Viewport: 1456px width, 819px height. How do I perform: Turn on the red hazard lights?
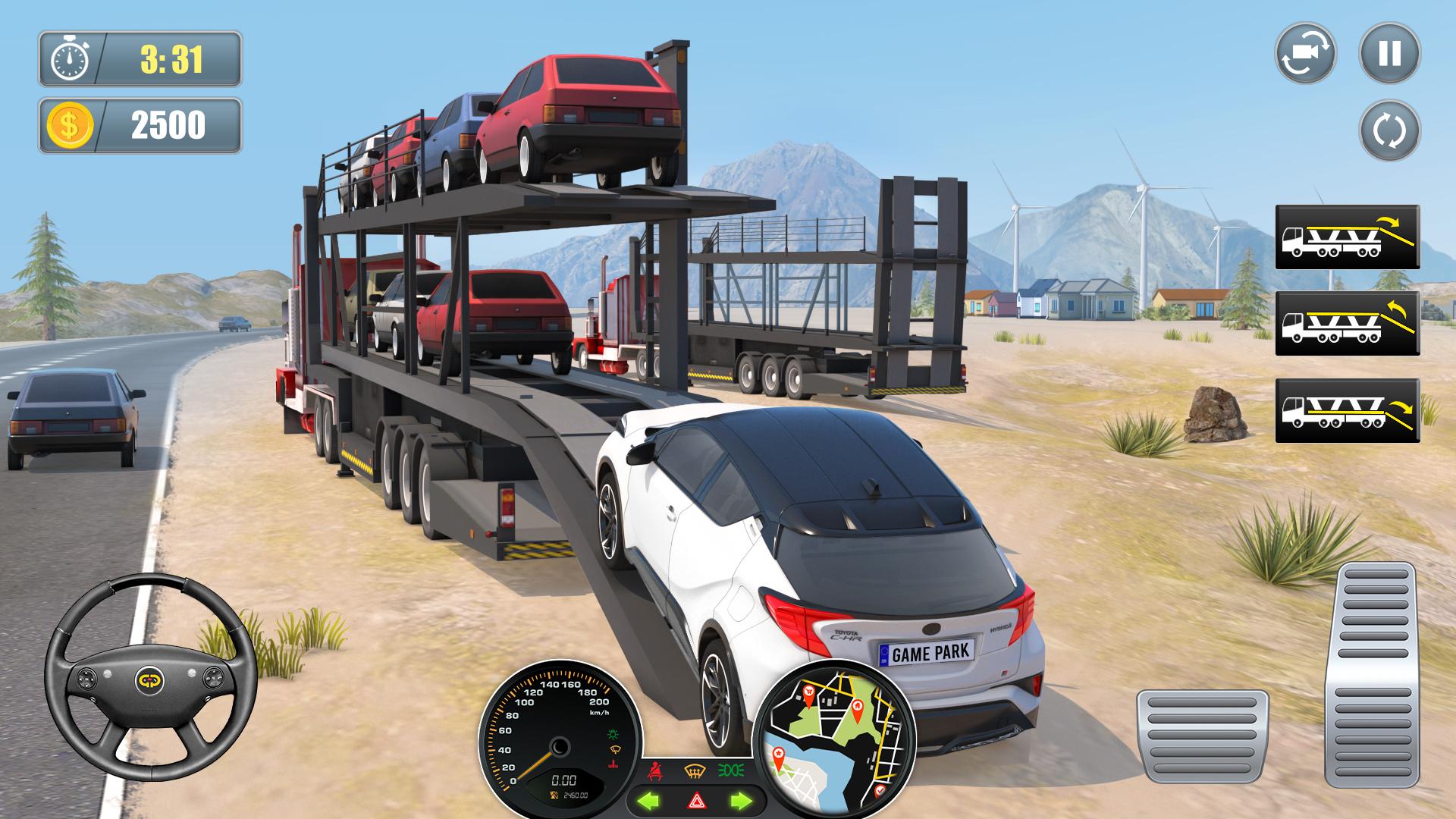[x=696, y=800]
